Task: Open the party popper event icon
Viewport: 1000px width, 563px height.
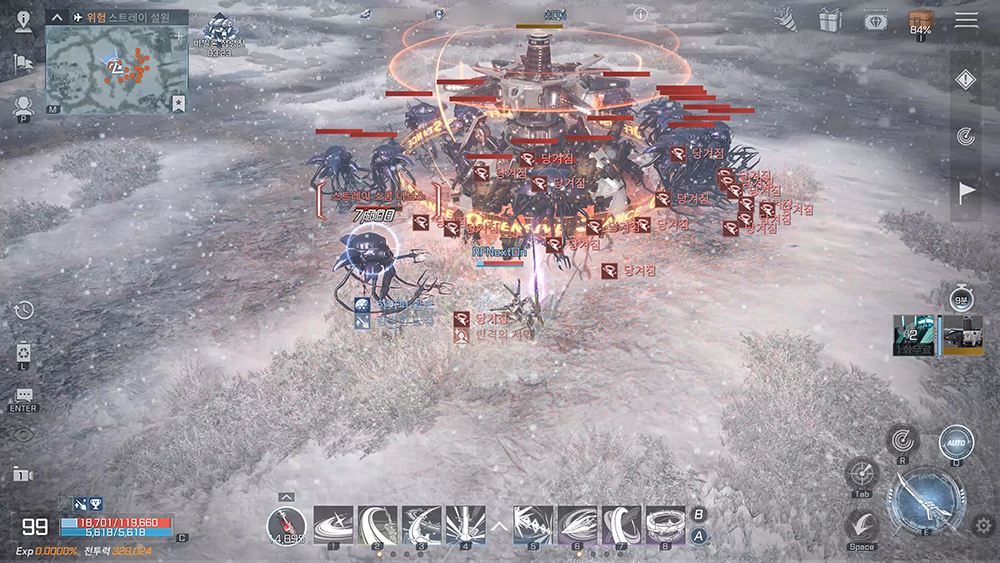Action: 785,19
